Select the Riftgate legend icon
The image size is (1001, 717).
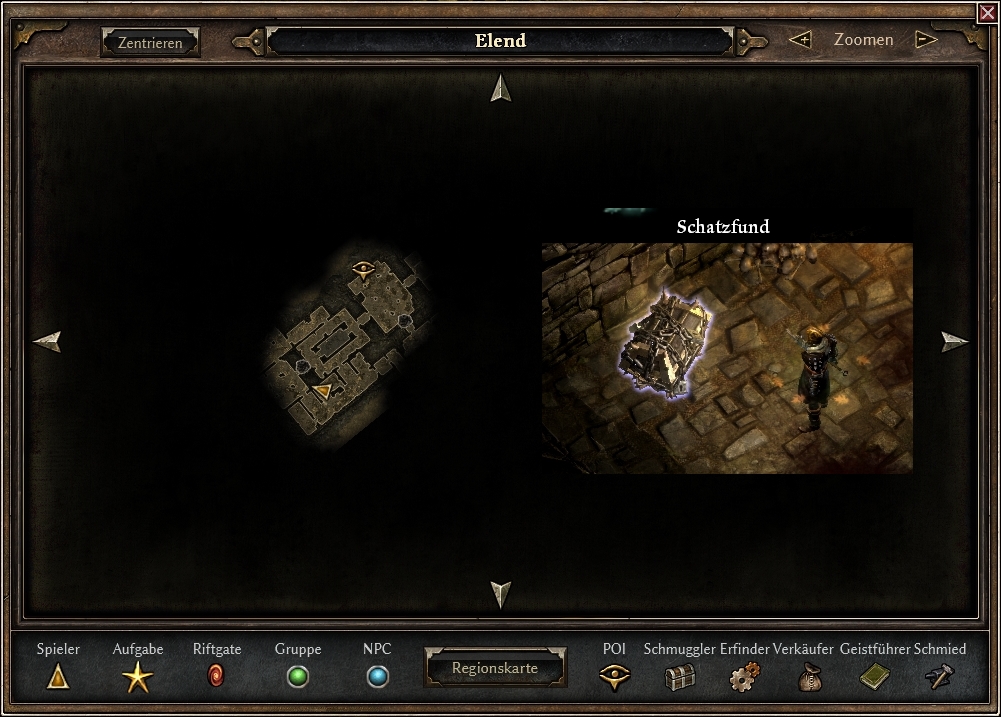click(x=217, y=677)
